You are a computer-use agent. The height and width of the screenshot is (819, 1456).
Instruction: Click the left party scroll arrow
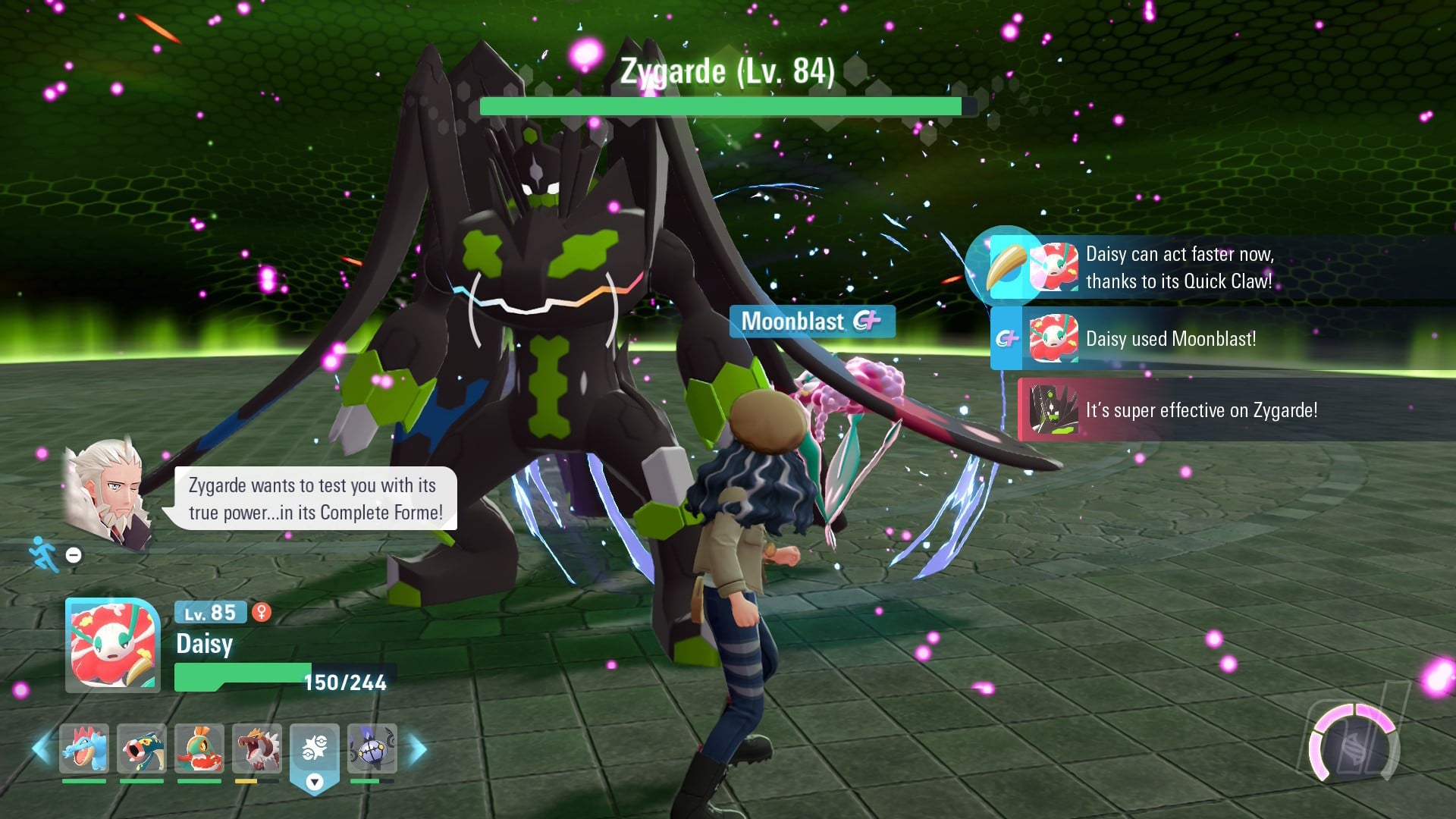(40, 749)
